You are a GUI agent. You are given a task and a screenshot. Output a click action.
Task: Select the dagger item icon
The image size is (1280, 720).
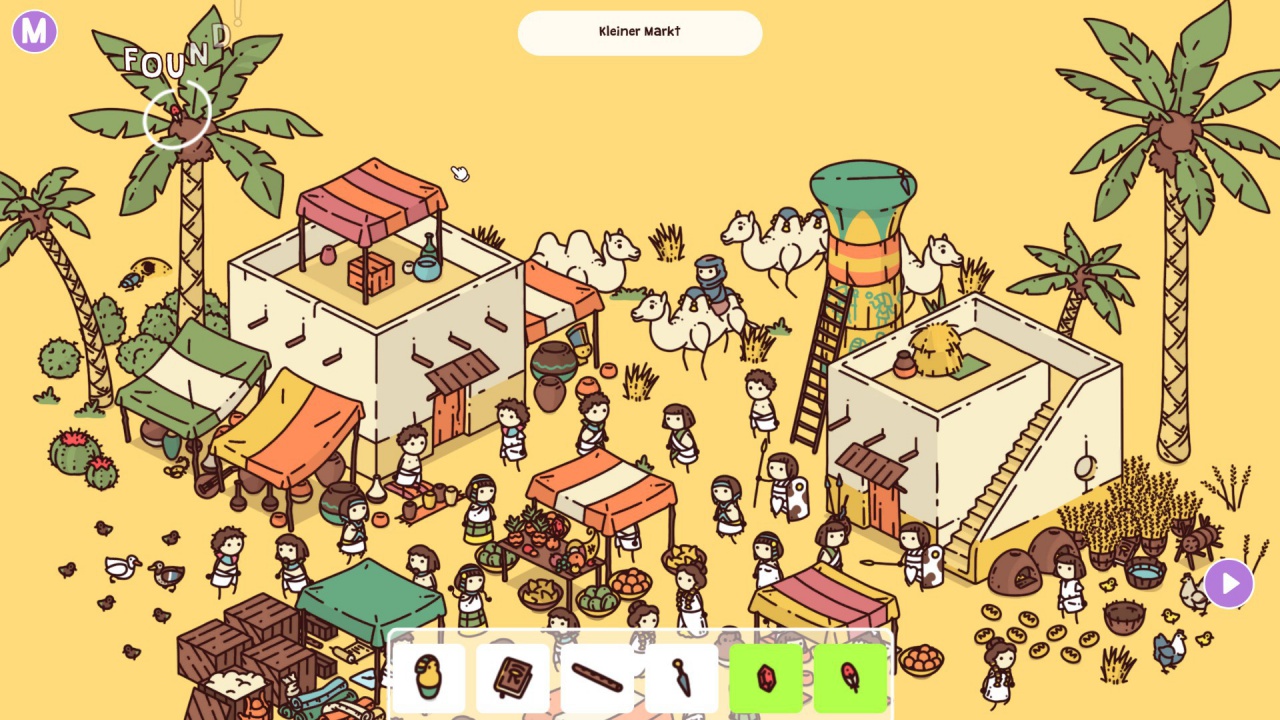tap(683, 676)
